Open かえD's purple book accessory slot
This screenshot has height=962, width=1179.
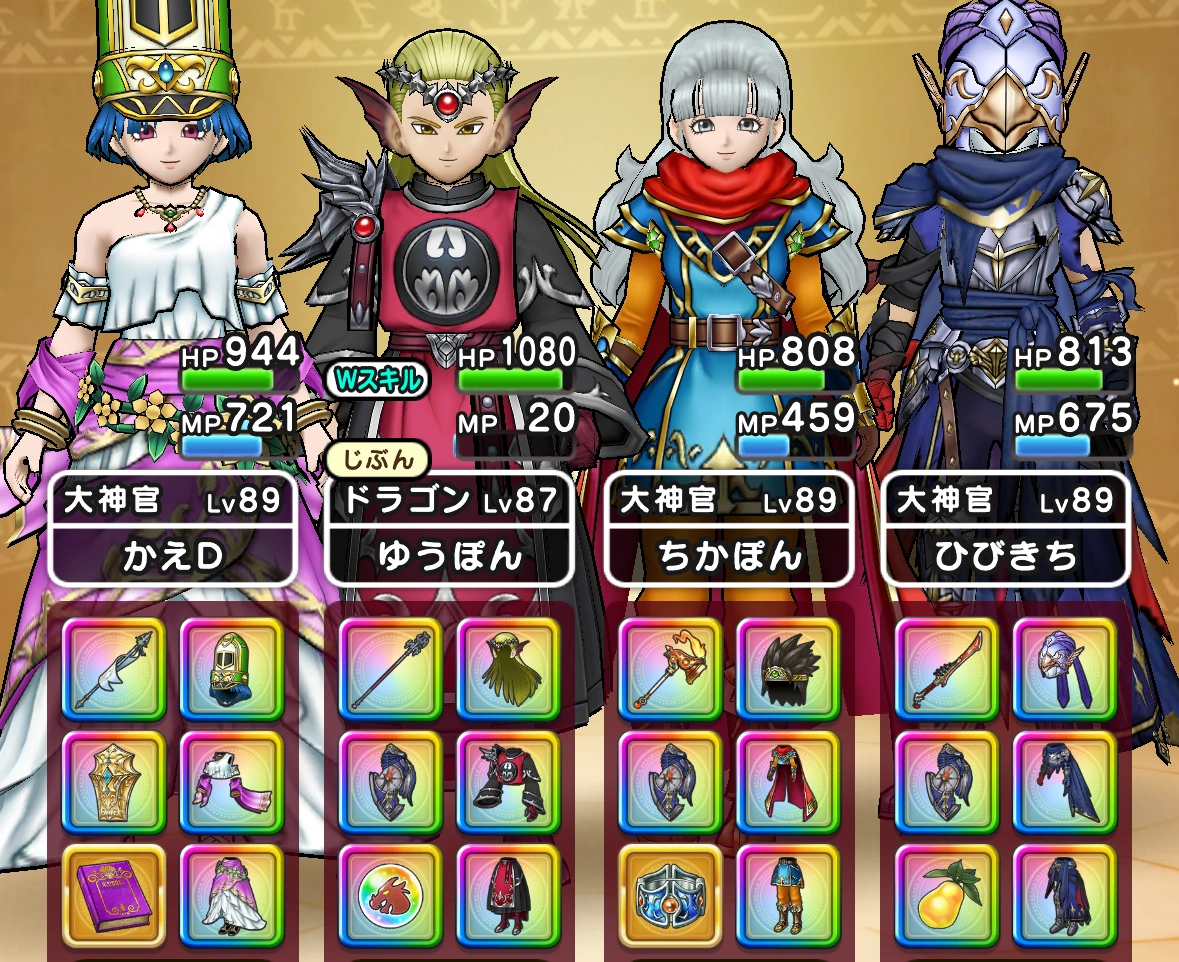[113, 895]
